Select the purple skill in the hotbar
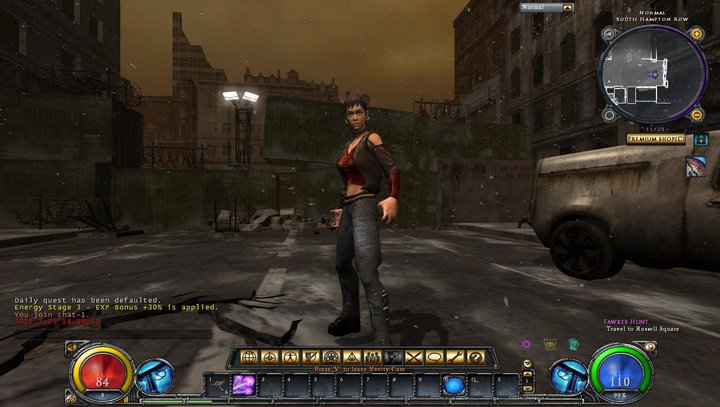 (242, 384)
